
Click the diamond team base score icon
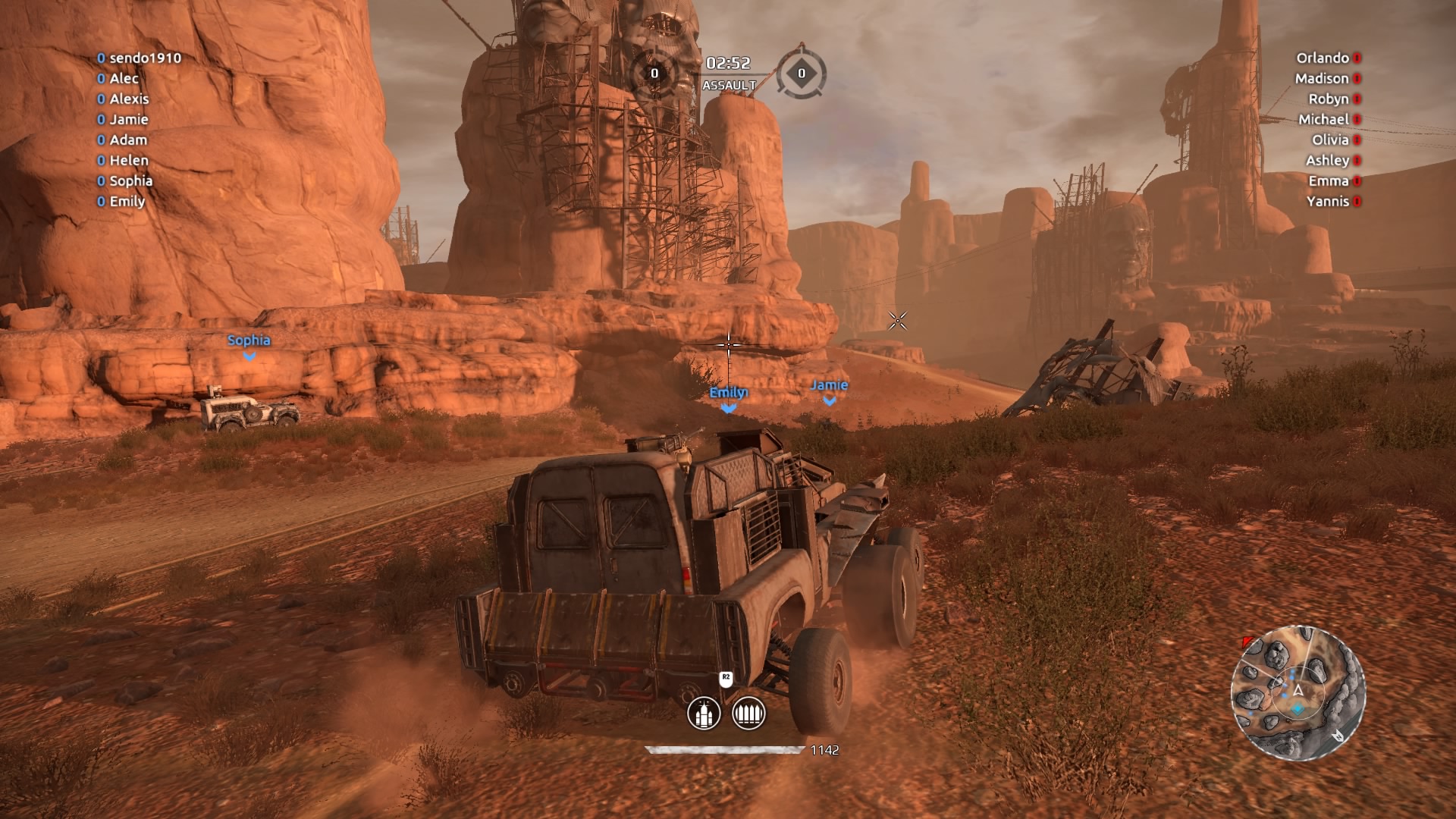pyautogui.click(x=801, y=73)
